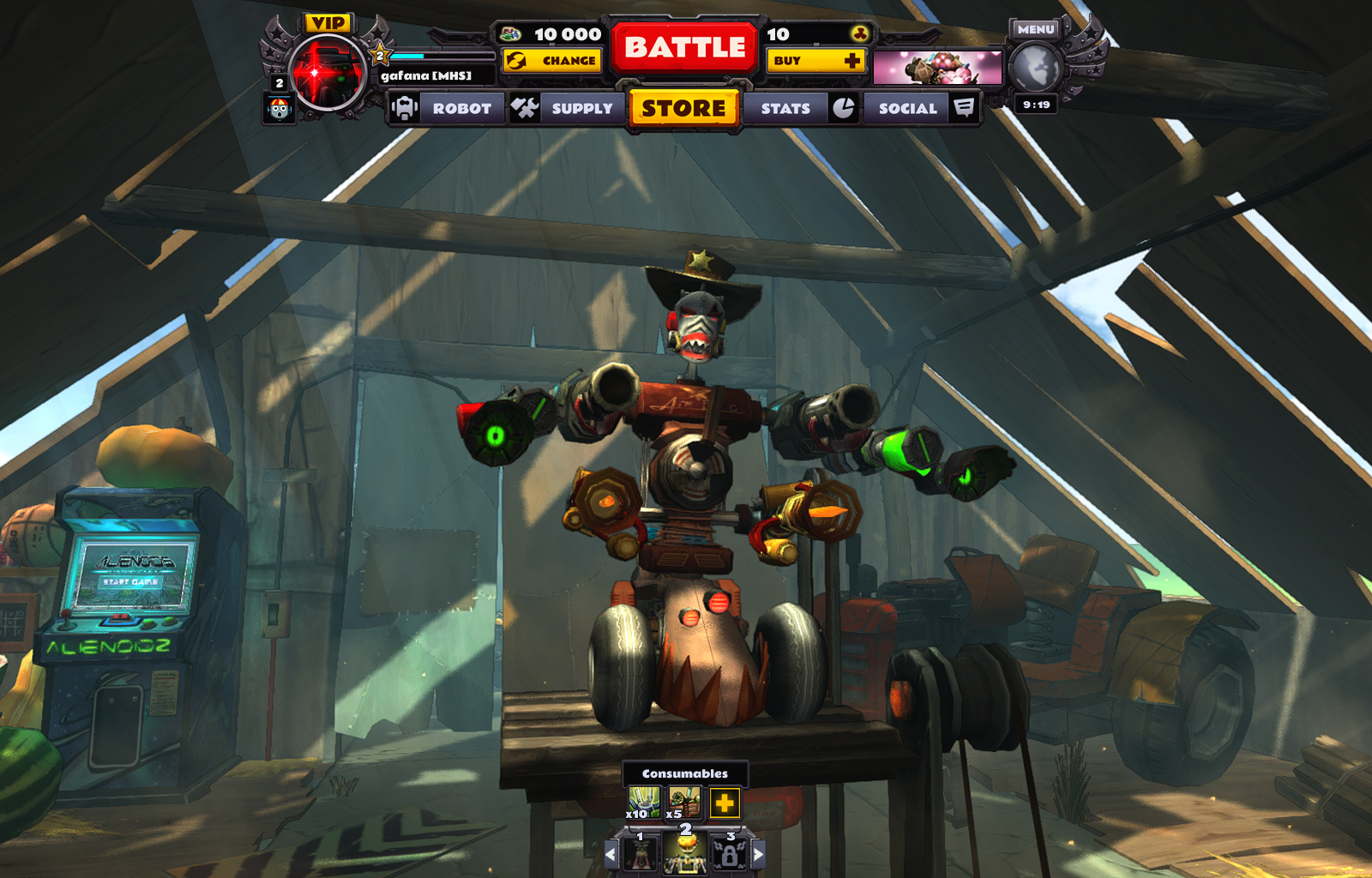This screenshot has height=878, width=1372.
Task: Select the x10 consumable slot
Action: coord(643,803)
